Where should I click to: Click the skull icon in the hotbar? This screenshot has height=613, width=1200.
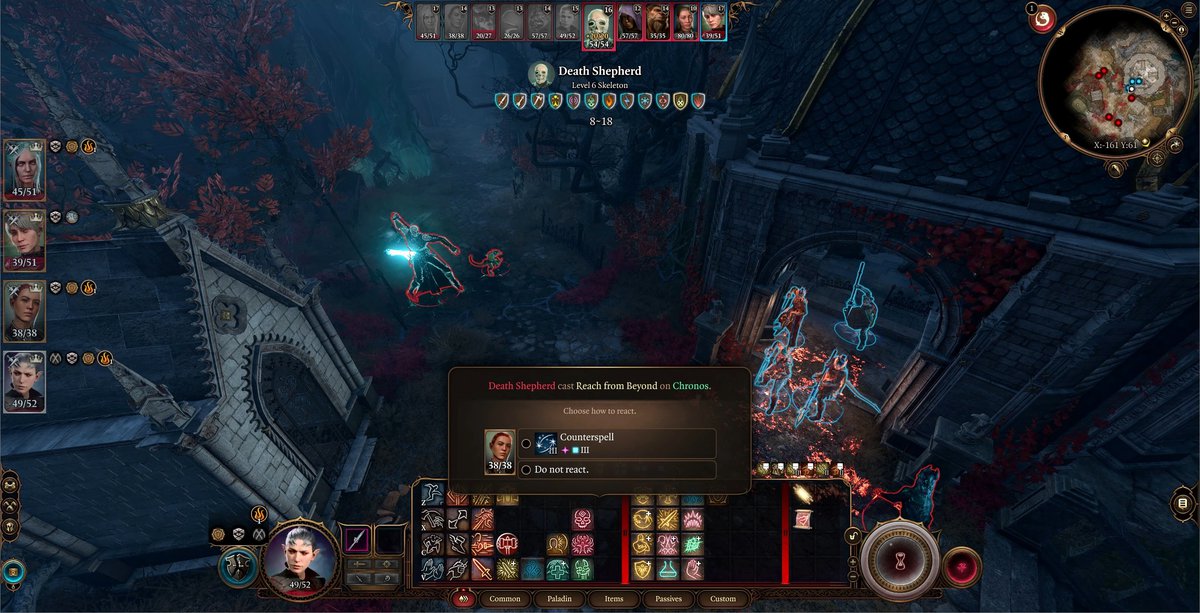click(582, 519)
